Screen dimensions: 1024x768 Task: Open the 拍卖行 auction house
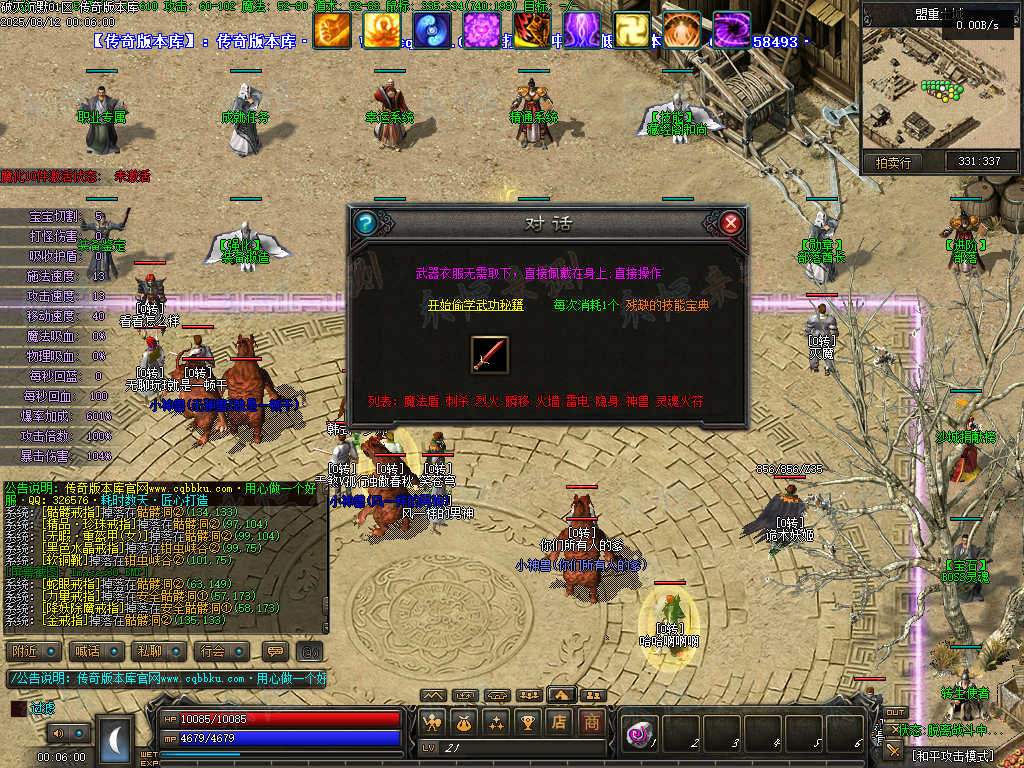[x=893, y=162]
